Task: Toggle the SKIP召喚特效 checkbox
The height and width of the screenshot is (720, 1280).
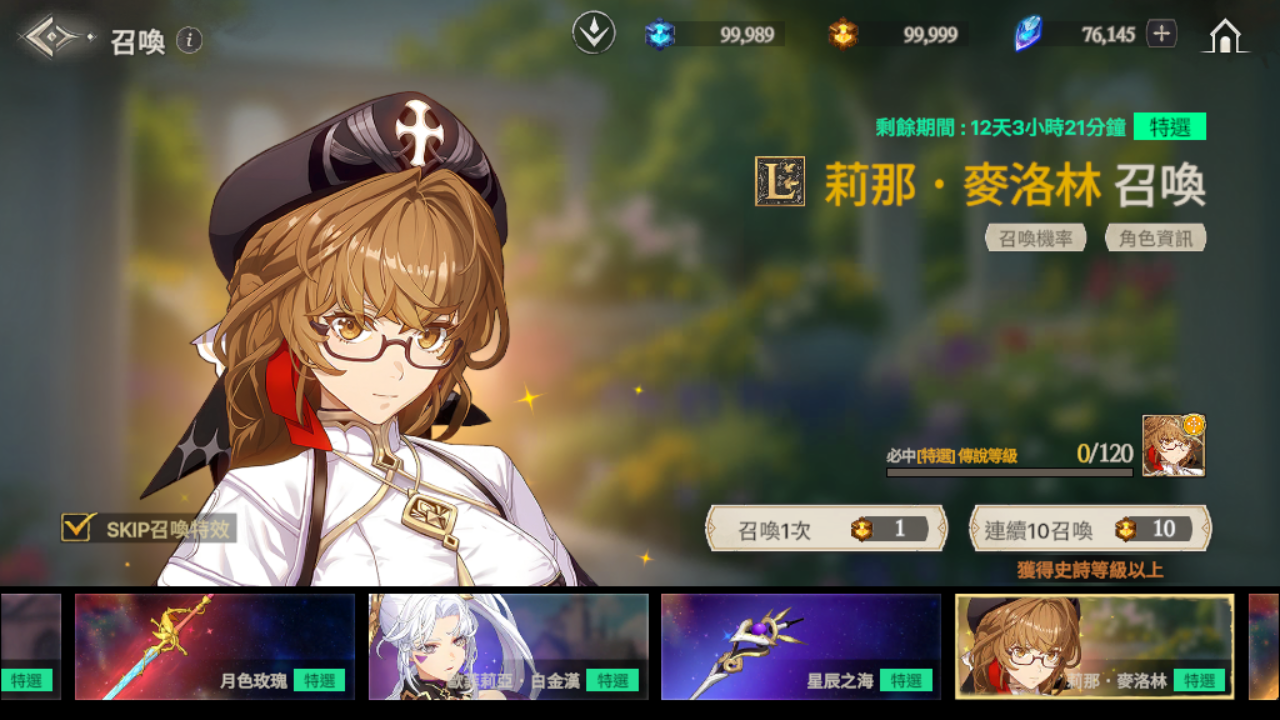Action: coord(77,527)
